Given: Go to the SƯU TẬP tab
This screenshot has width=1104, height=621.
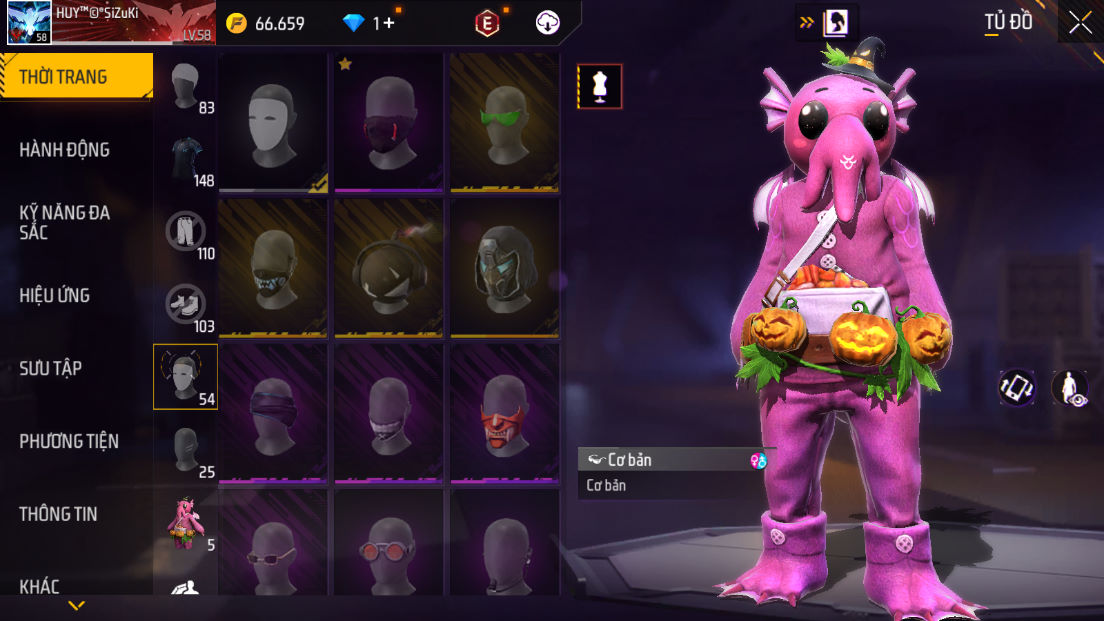Looking at the screenshot, I should 51,368.
